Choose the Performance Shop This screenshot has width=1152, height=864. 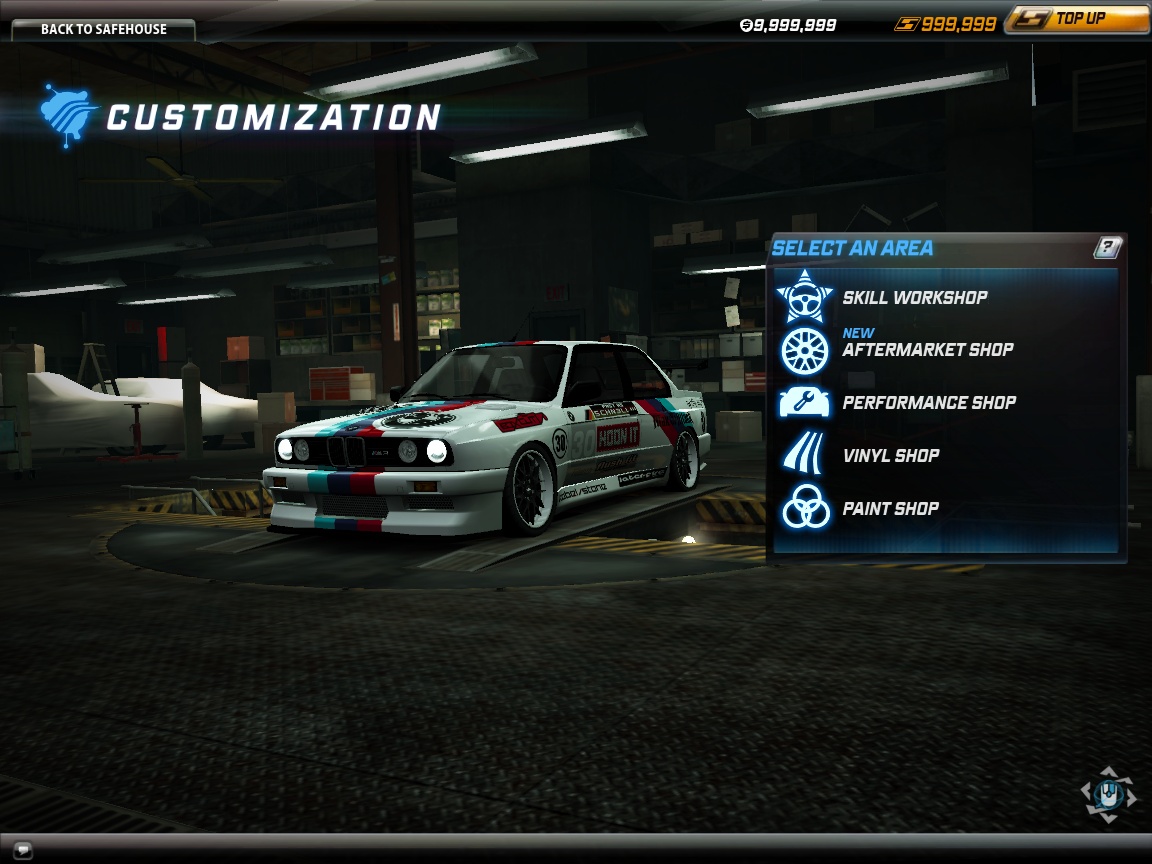(928, 403)
